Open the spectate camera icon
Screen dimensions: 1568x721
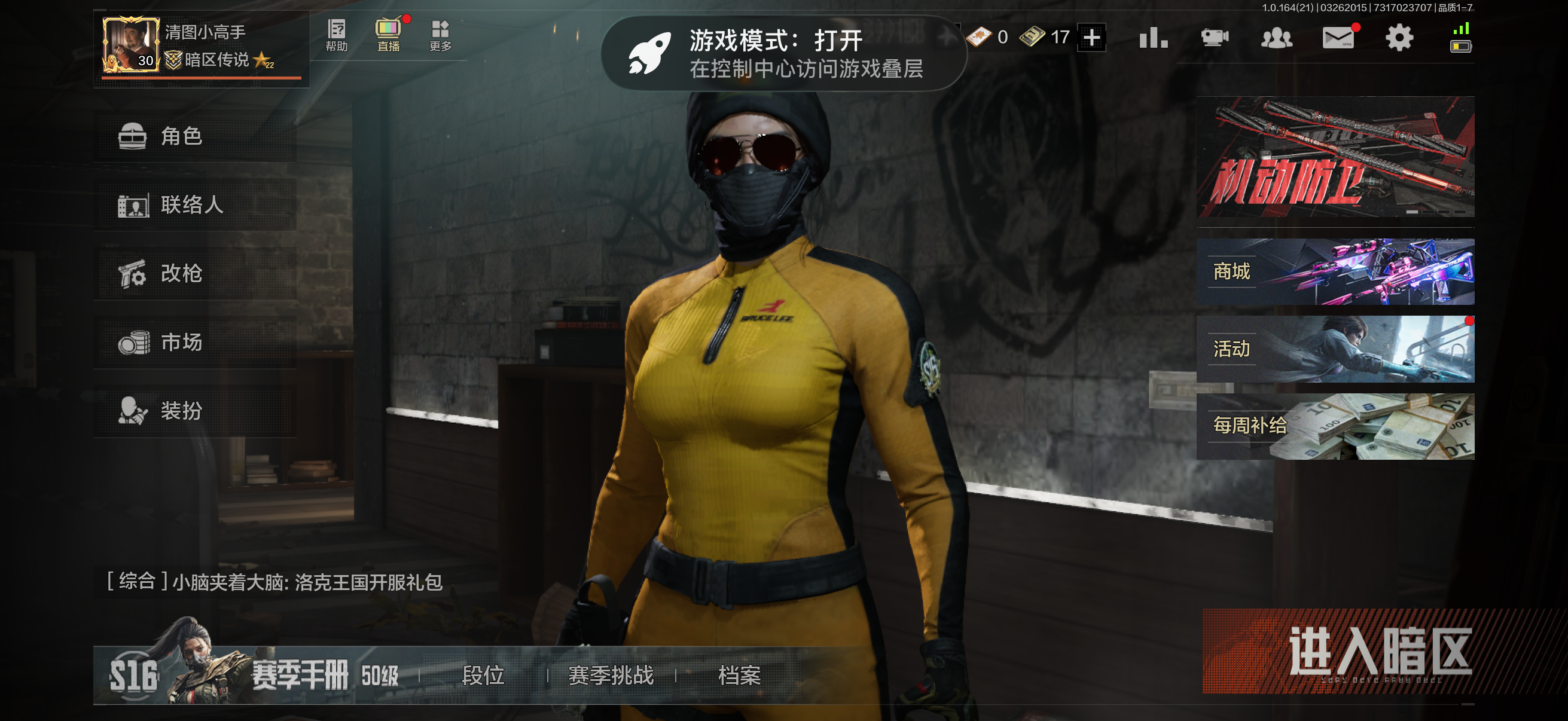click(1215, 38)
